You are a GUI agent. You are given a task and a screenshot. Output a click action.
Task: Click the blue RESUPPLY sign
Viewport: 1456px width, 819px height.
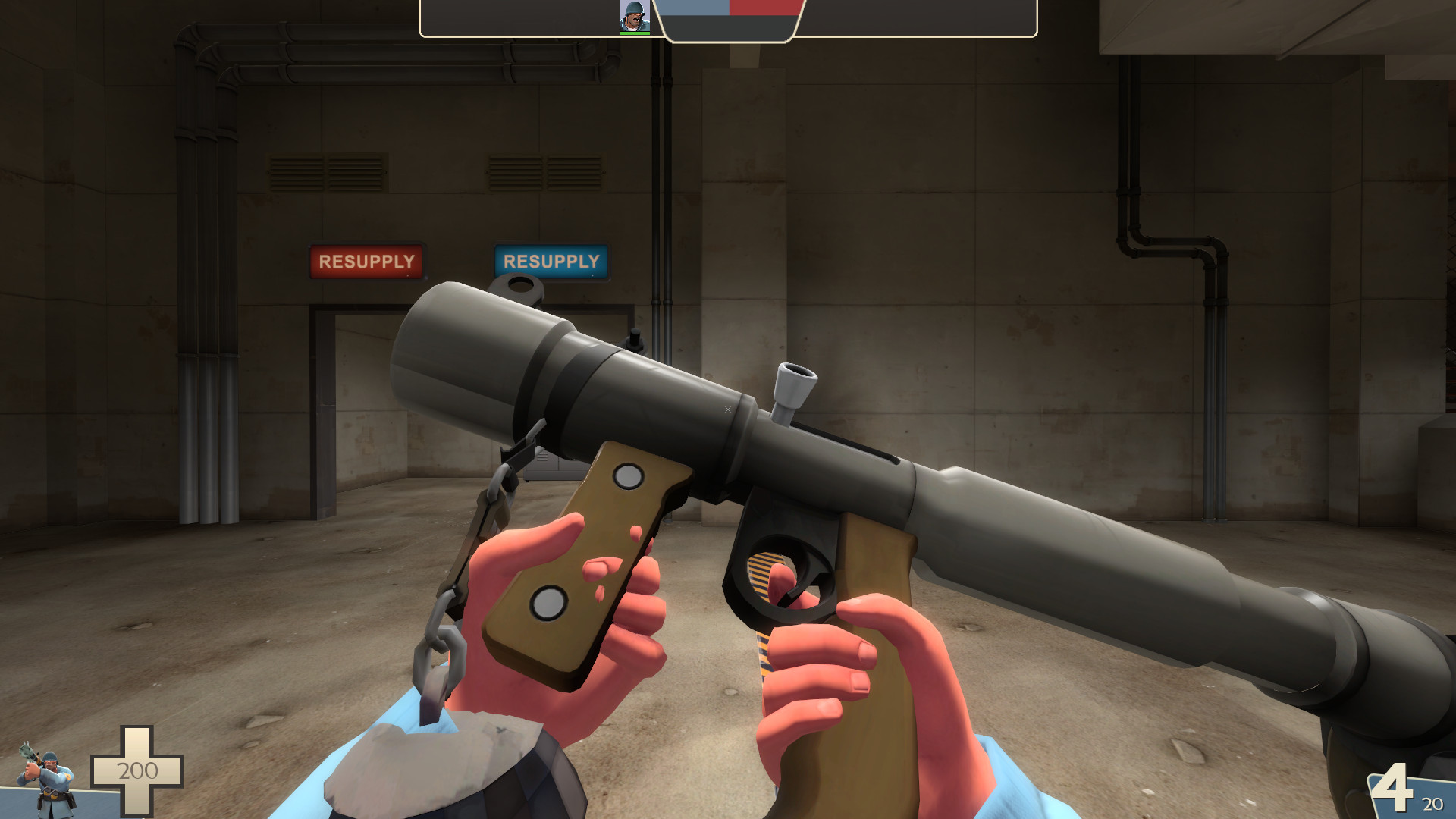551,262
